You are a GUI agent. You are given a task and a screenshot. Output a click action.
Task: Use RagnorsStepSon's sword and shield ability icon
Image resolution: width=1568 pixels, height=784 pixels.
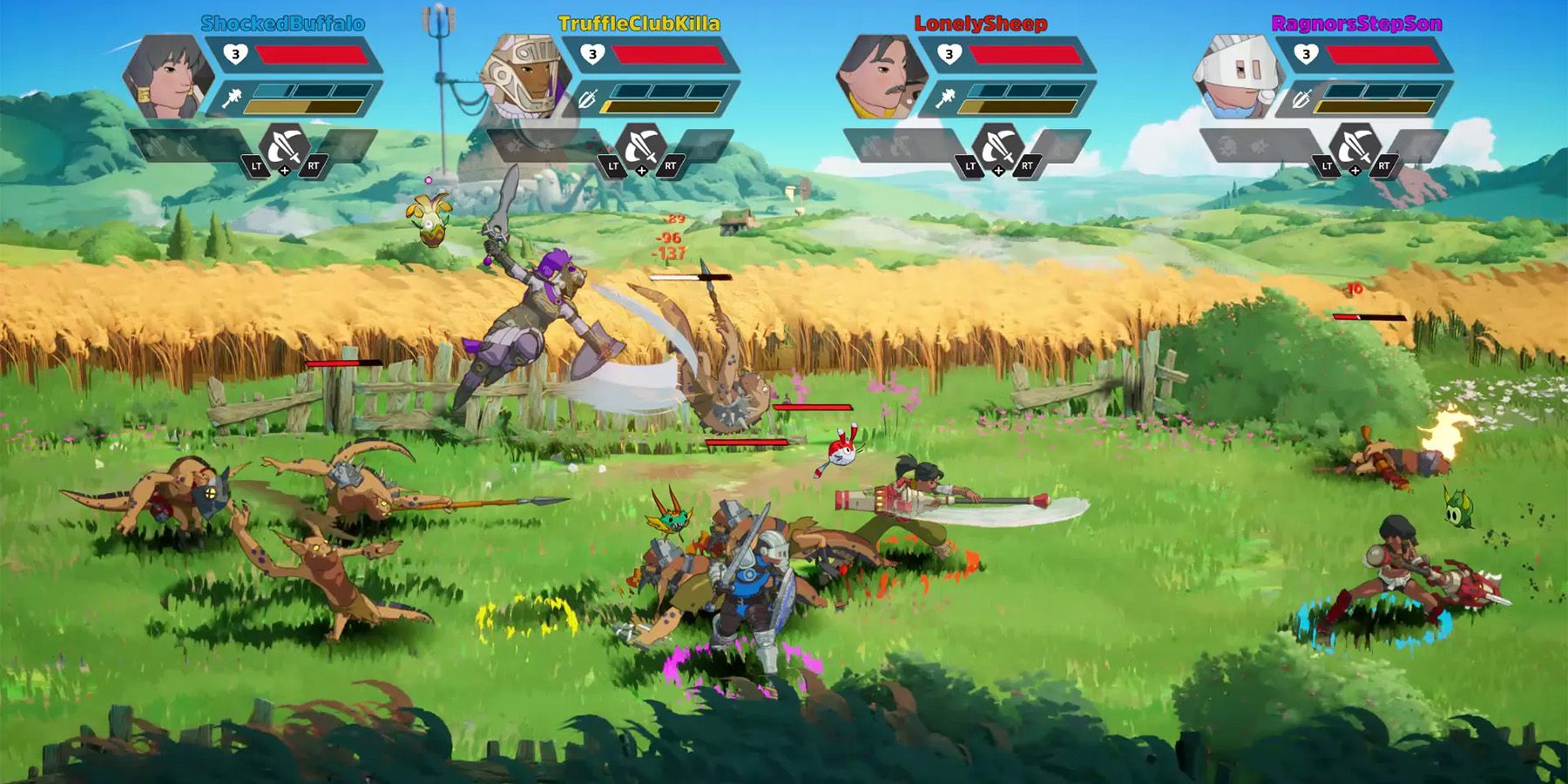pyautogui.click(x=1355, y=146)
